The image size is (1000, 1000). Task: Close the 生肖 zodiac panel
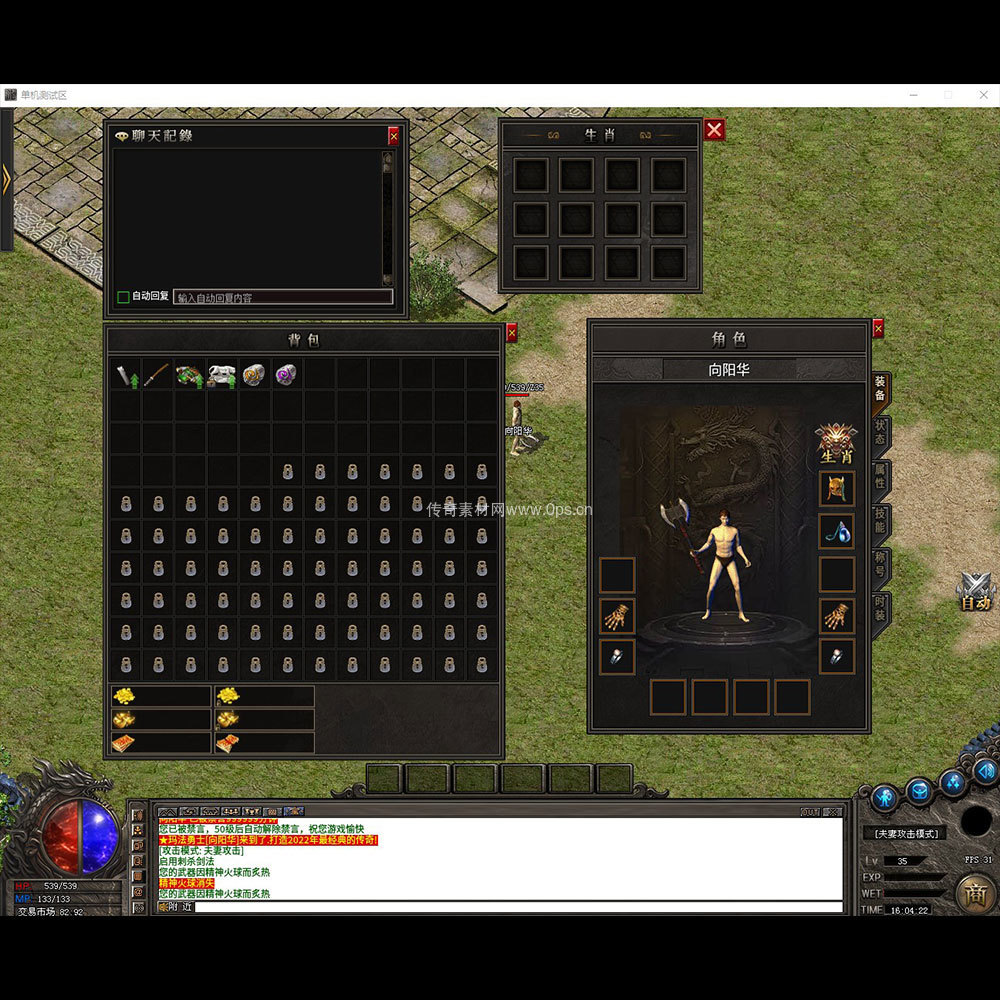(x=714, y=130)
